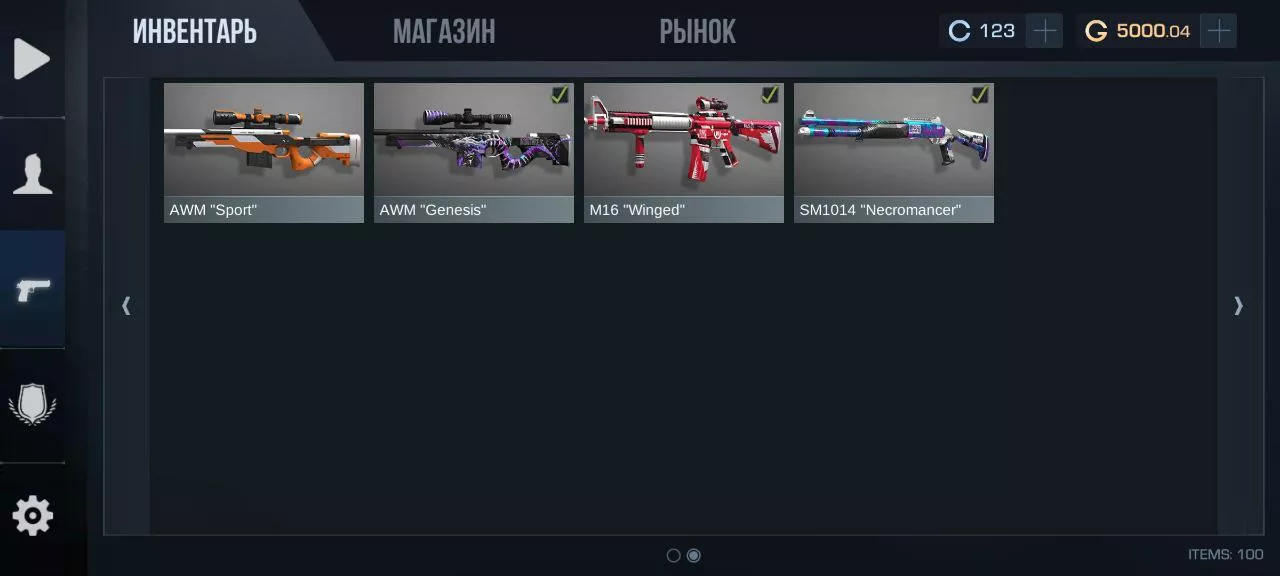Pick the M16 "Winged" skin
Image resolution: width=1280 pixels, height=576 pixels.
pyautogui.click(x=684, y=152)
